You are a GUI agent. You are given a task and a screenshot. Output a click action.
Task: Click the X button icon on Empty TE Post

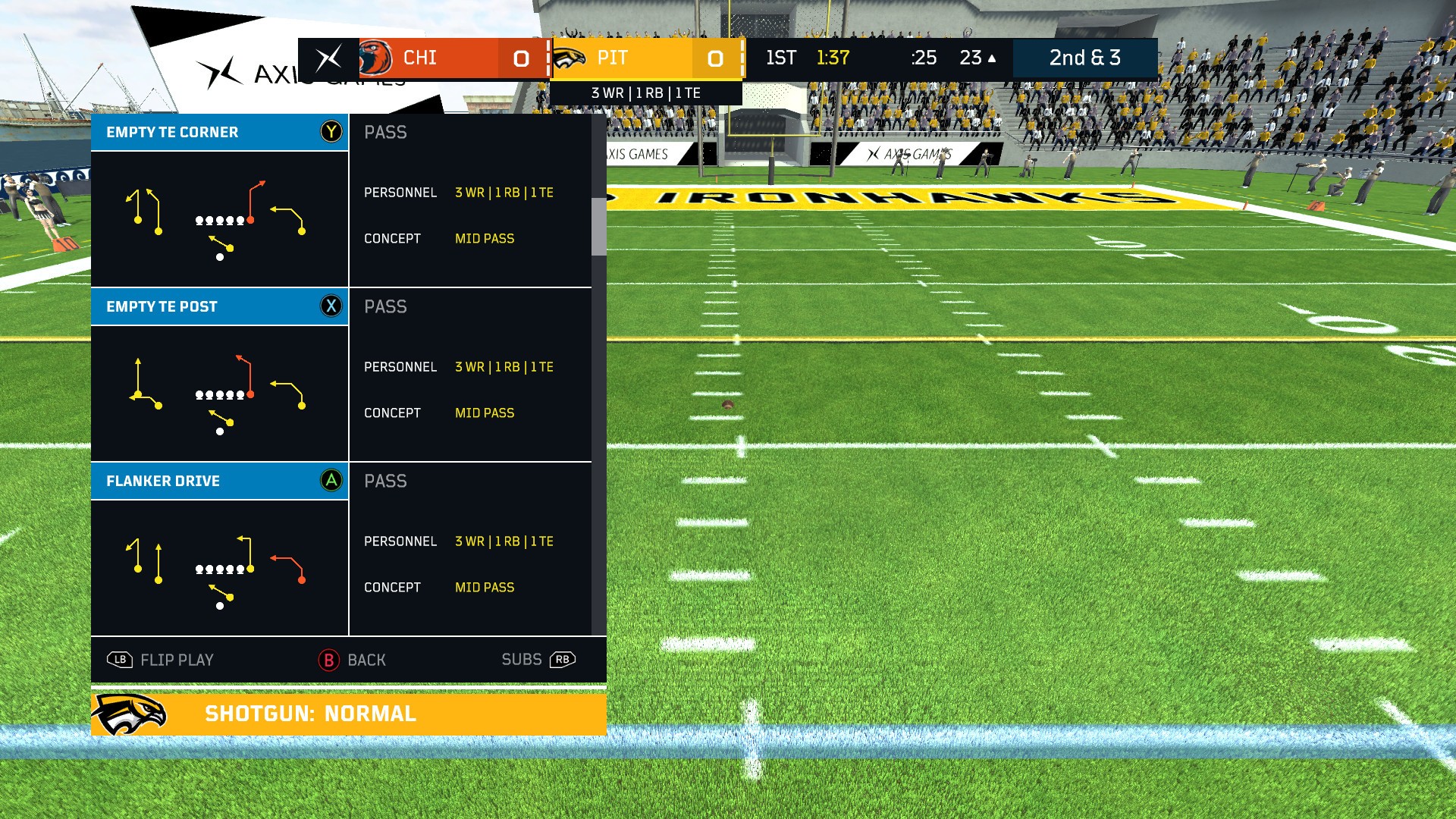click(332, 306)
